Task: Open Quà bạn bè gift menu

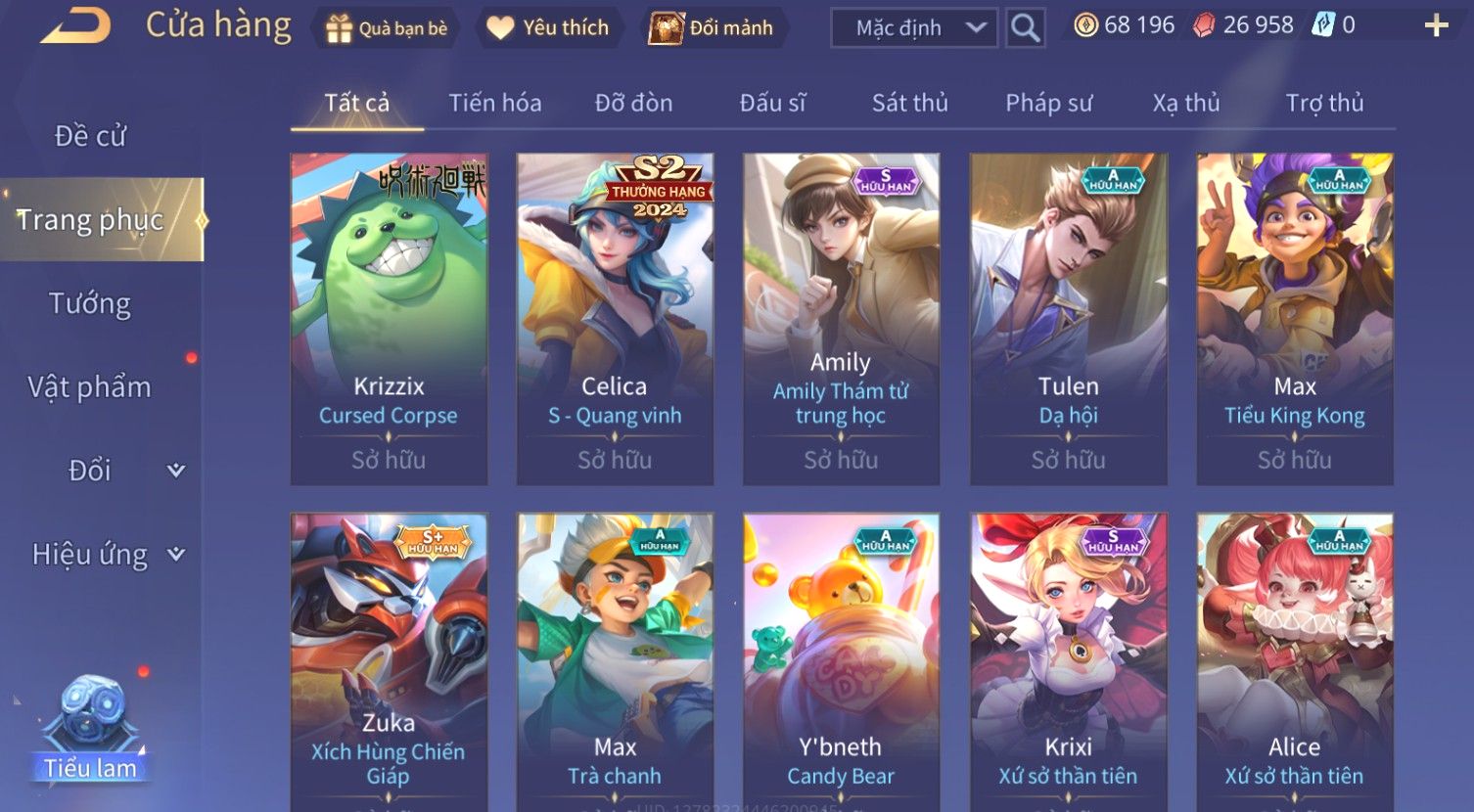Action: point(387,28)
